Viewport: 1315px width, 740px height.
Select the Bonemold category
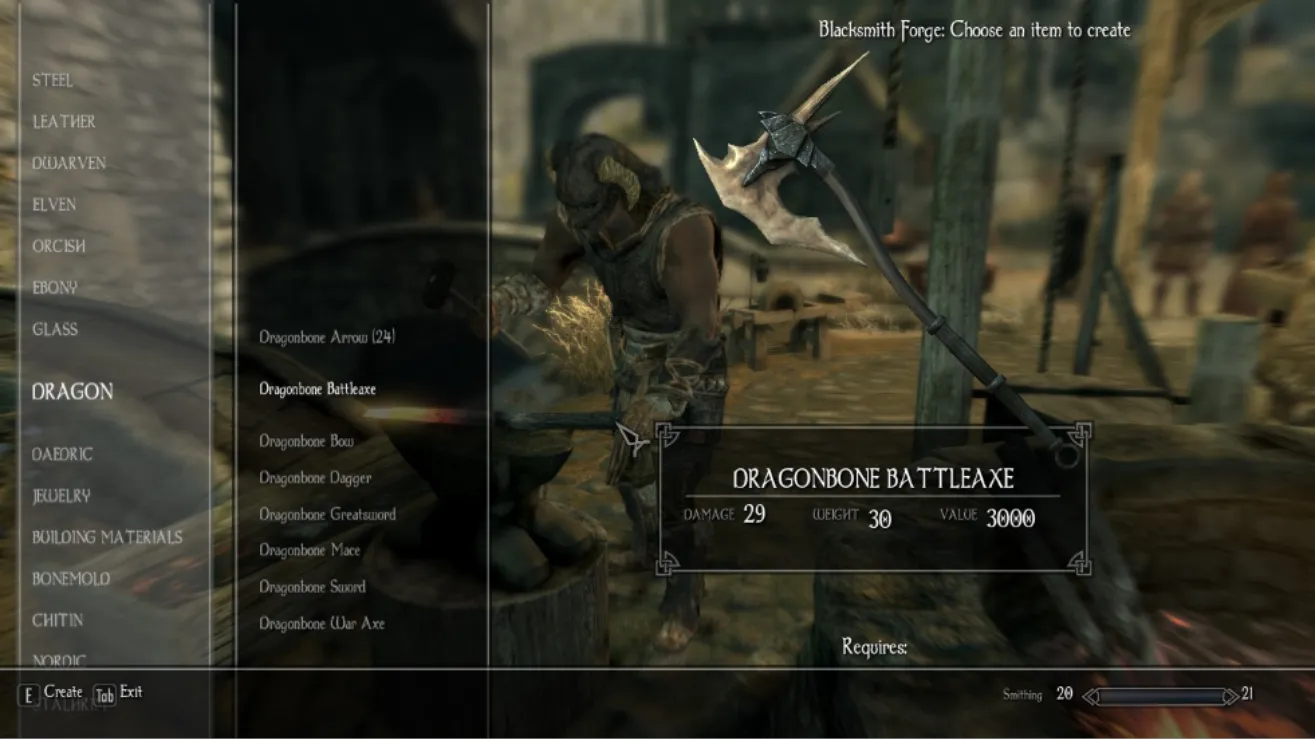pyautogui.click(x=71, y=579)
